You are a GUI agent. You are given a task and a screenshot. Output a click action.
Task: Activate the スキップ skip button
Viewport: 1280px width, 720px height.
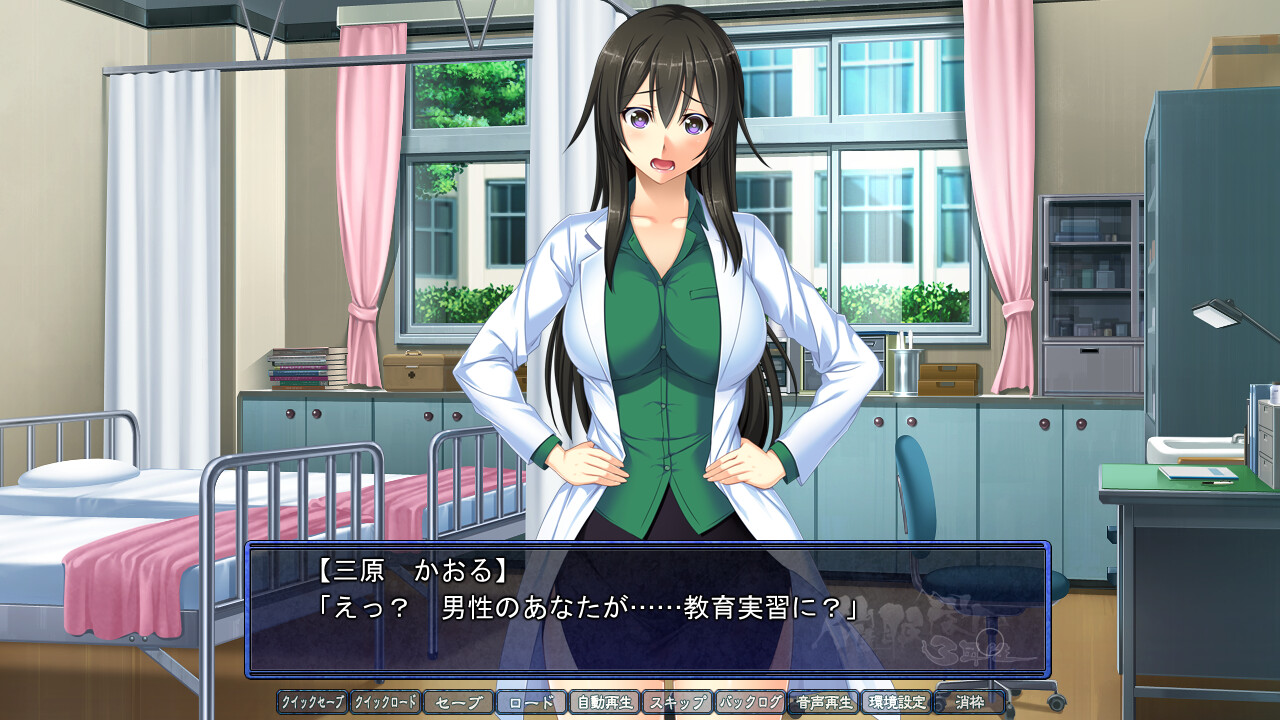(677, 702)
